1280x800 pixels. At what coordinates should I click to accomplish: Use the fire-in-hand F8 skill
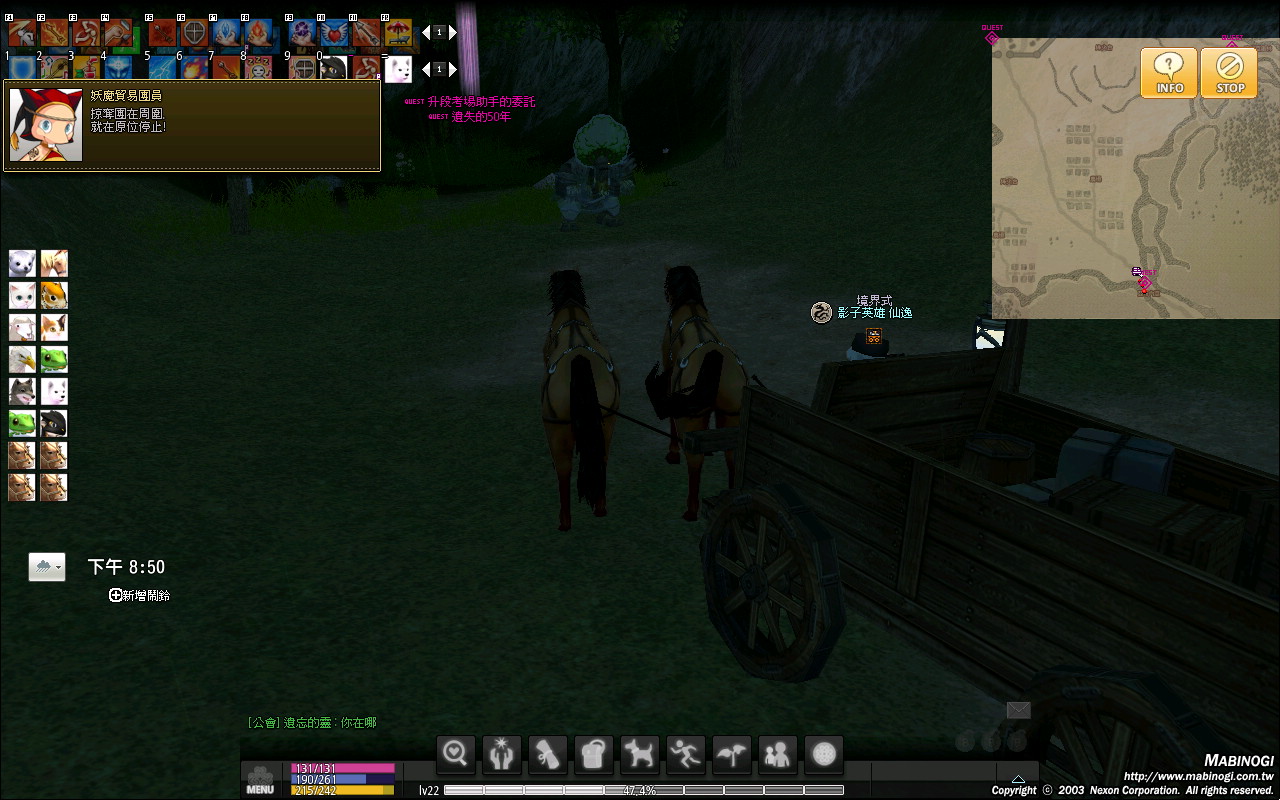(258, 33)
